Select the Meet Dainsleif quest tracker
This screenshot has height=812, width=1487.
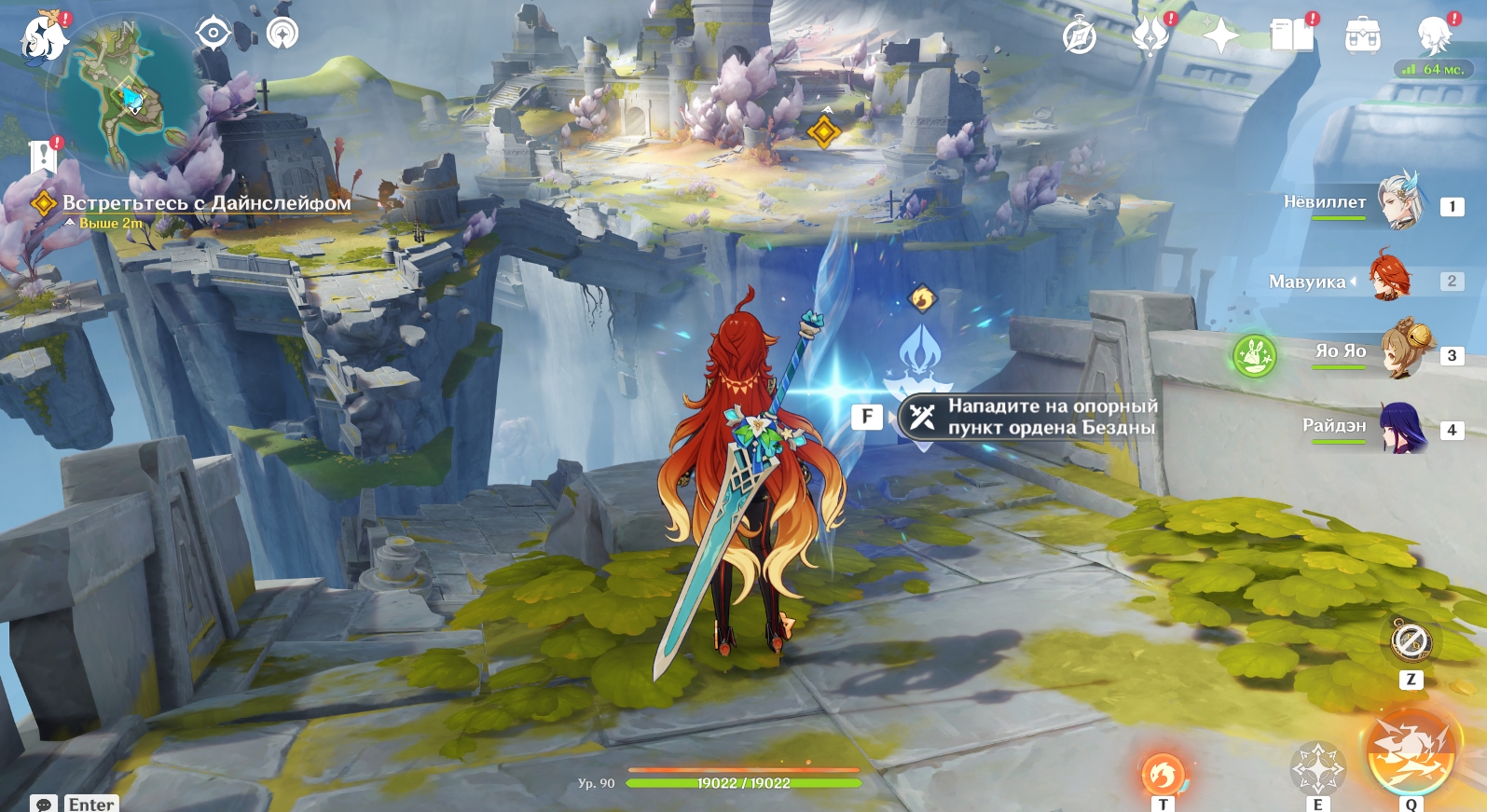(x=206, y=203)
